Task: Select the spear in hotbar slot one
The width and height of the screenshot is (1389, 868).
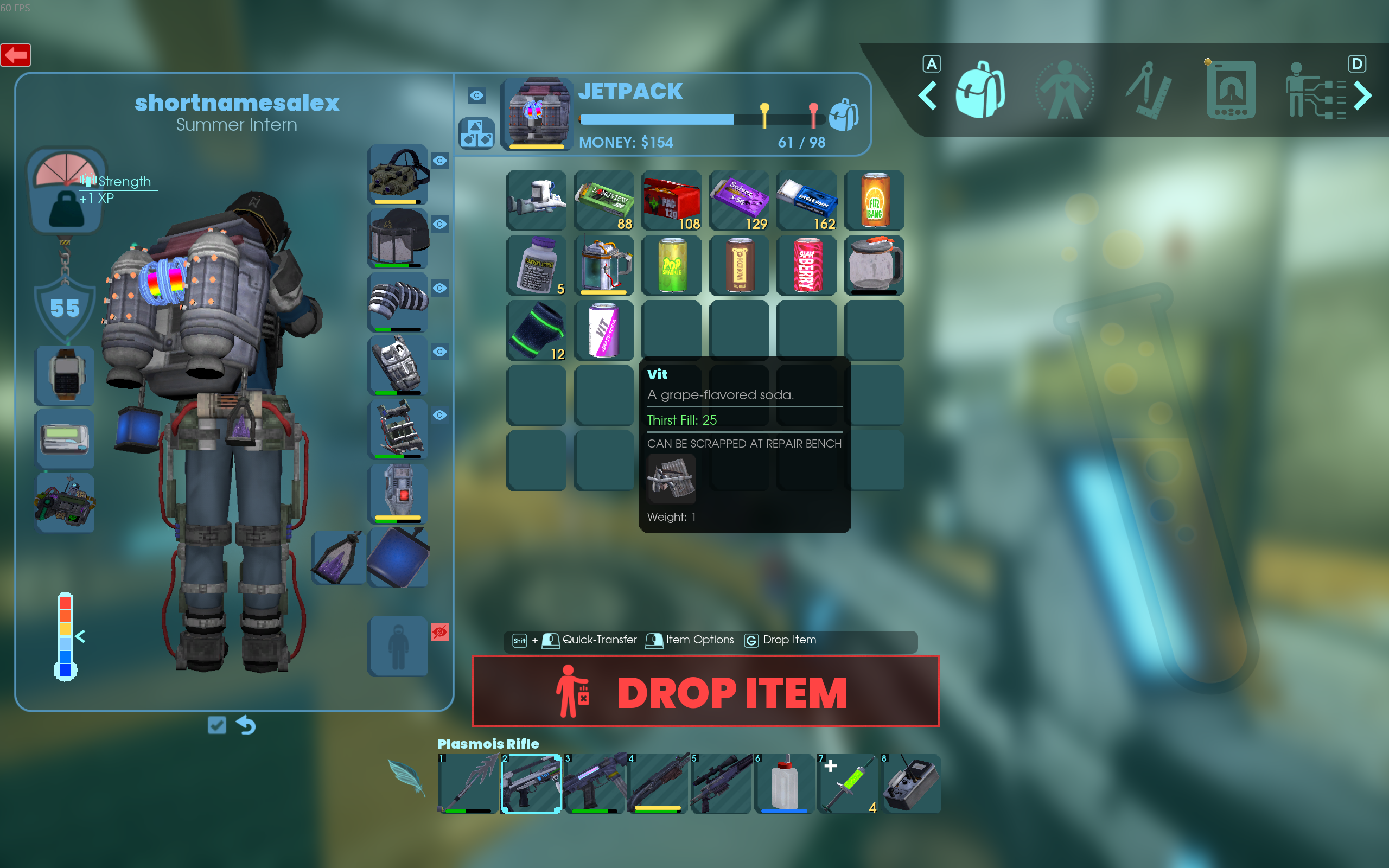Action: (468, 783)
